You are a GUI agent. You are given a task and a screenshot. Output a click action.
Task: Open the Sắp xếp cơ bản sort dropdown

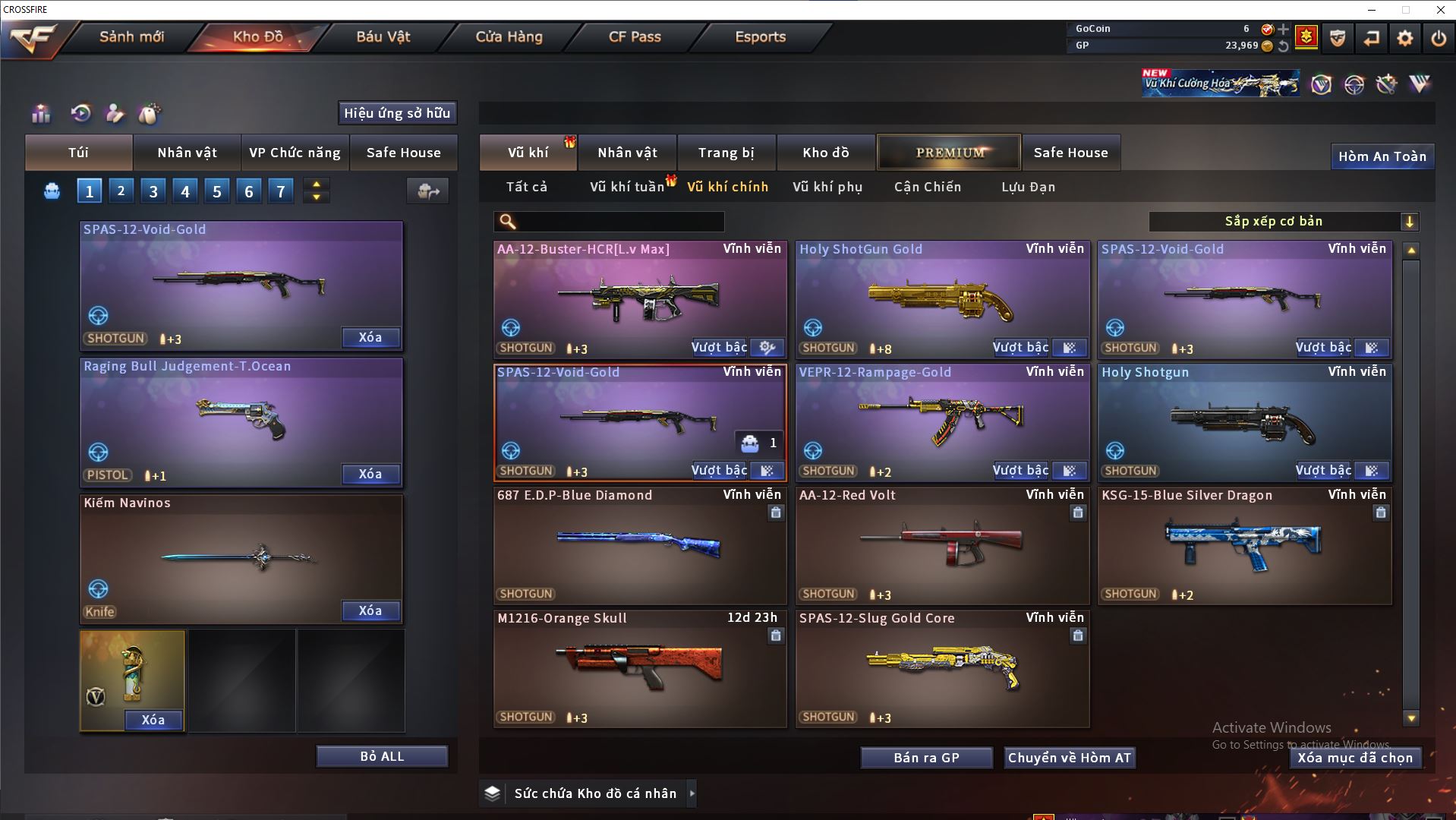pos(1283,222)
